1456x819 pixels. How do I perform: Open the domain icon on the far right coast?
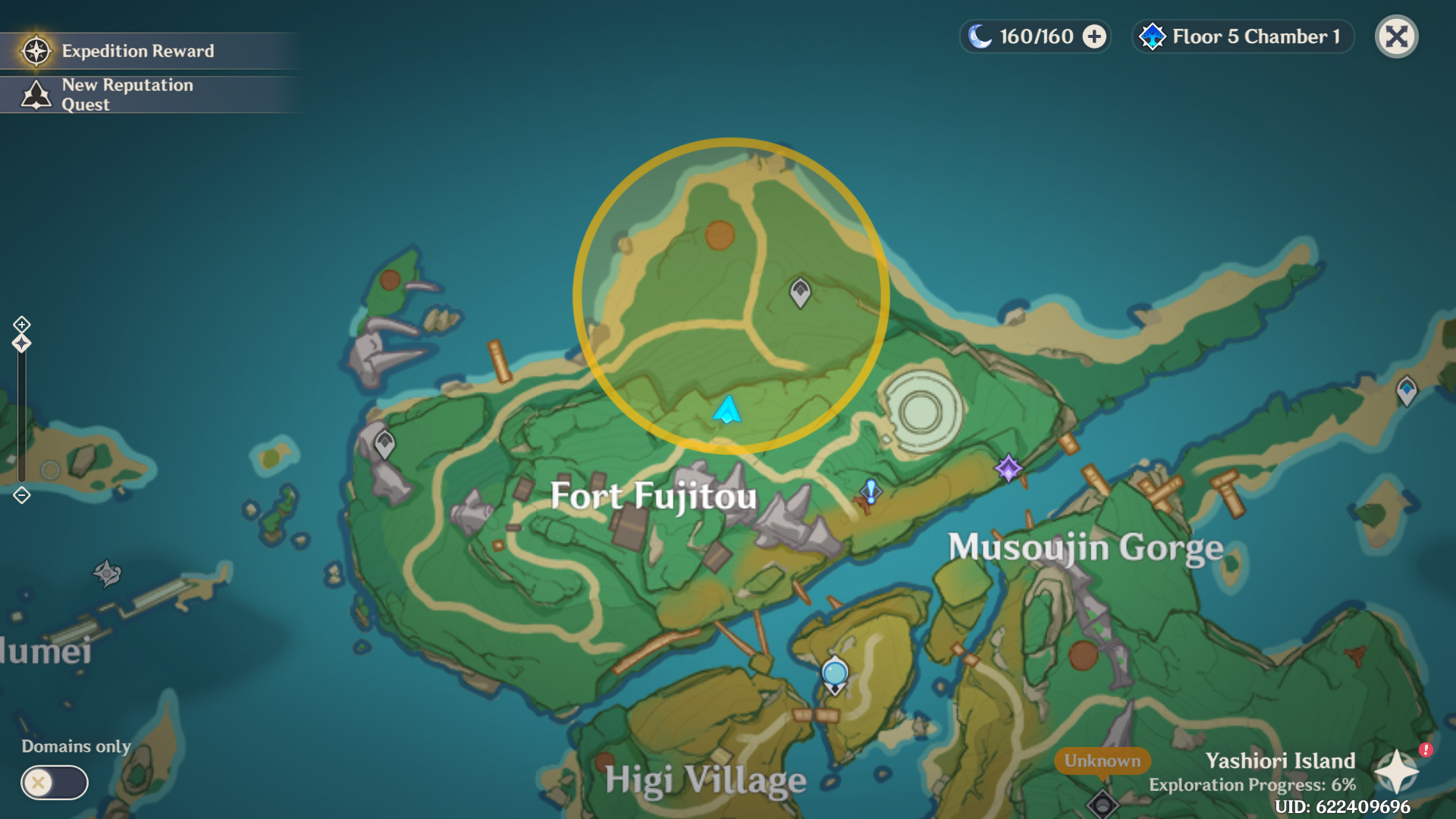(x=1407, y=388)
